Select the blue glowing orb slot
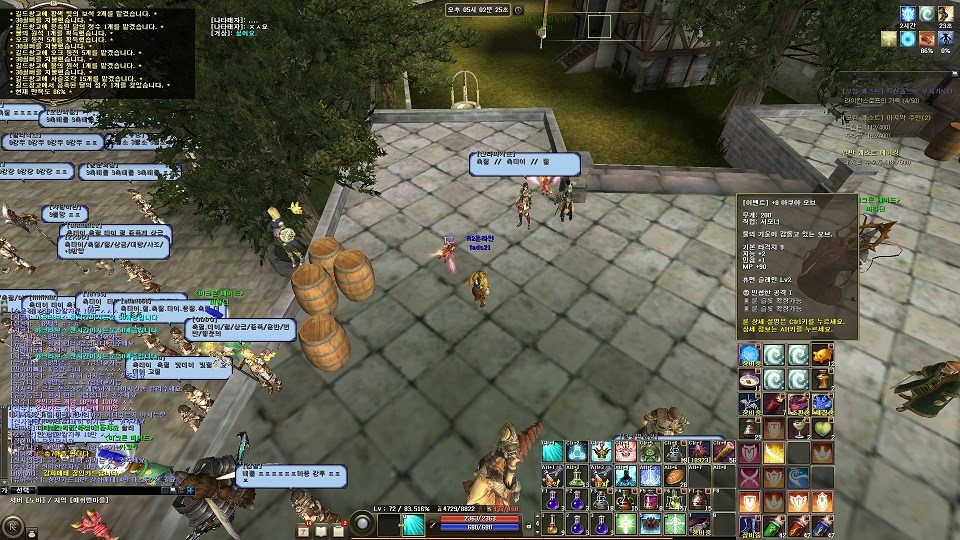Viewport: 960px width, 540px height. point(750,355)
